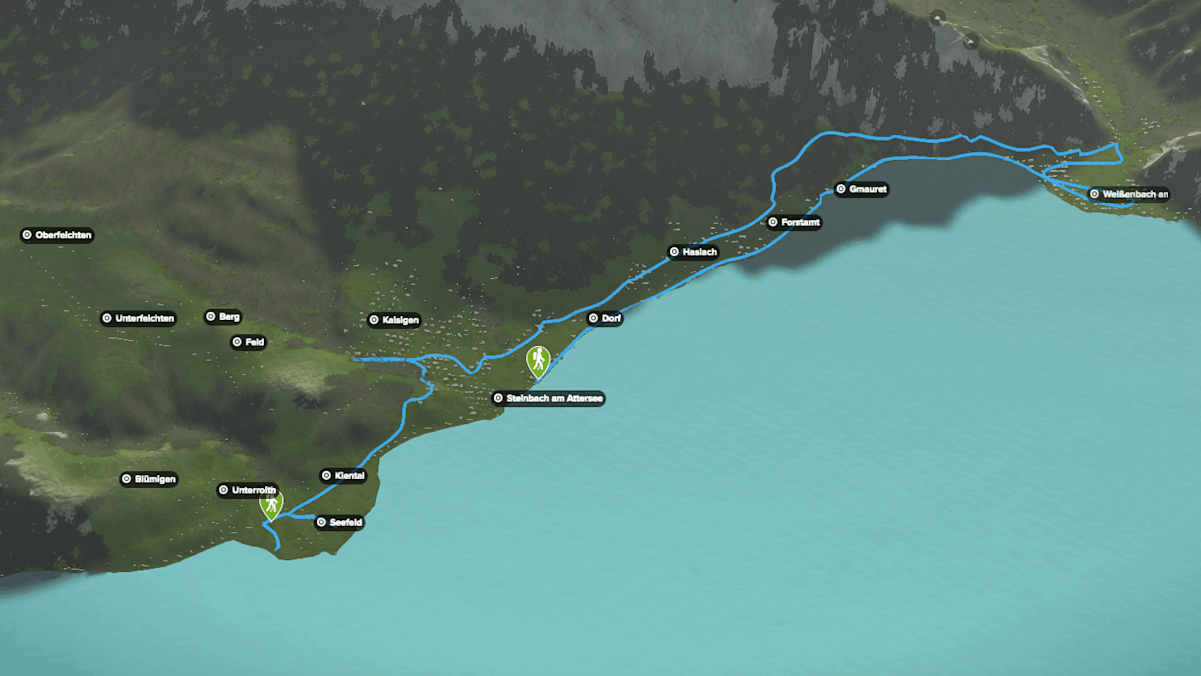The image size is (1201, 676).
Task: Select the Weißenbach am label
Action: coord(1129,194)
